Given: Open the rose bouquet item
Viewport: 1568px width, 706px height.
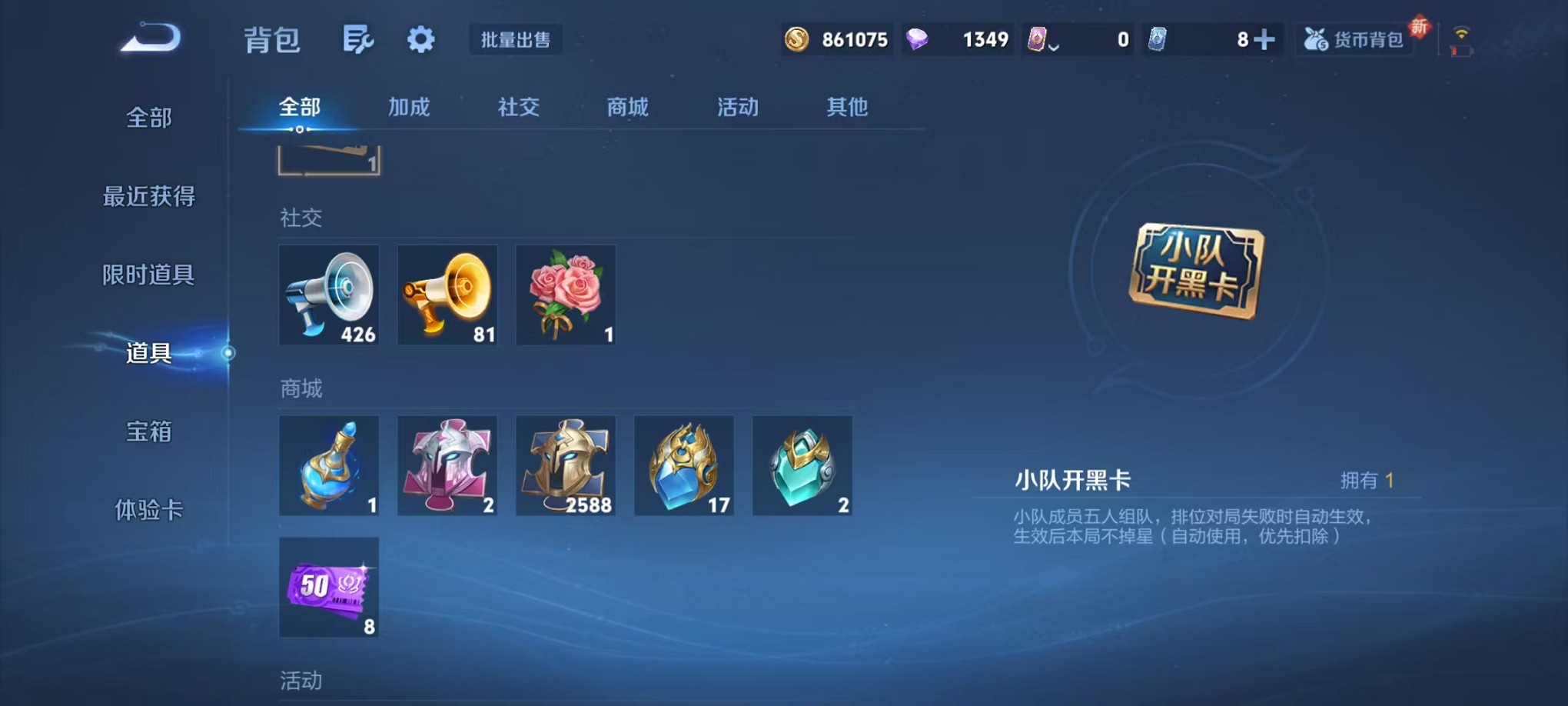Looking at the screenshot, I should (x=566, y=296).
